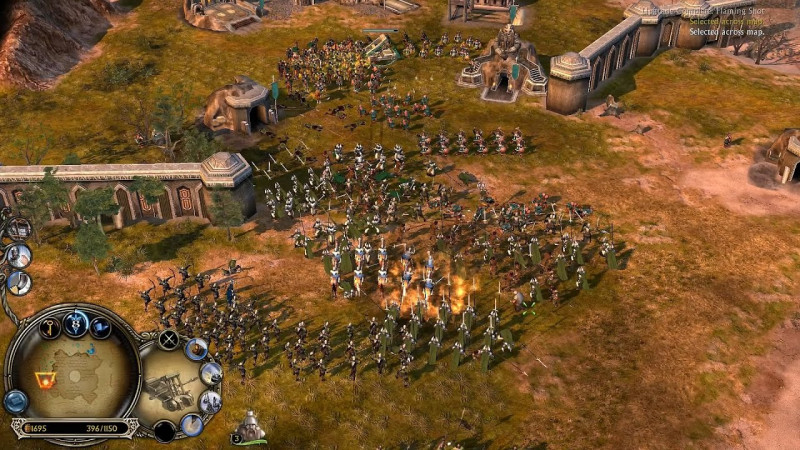Activate the crossed swords stance button
The height and width of the screenshot is (450, 800).
click(x=169, y=339)
